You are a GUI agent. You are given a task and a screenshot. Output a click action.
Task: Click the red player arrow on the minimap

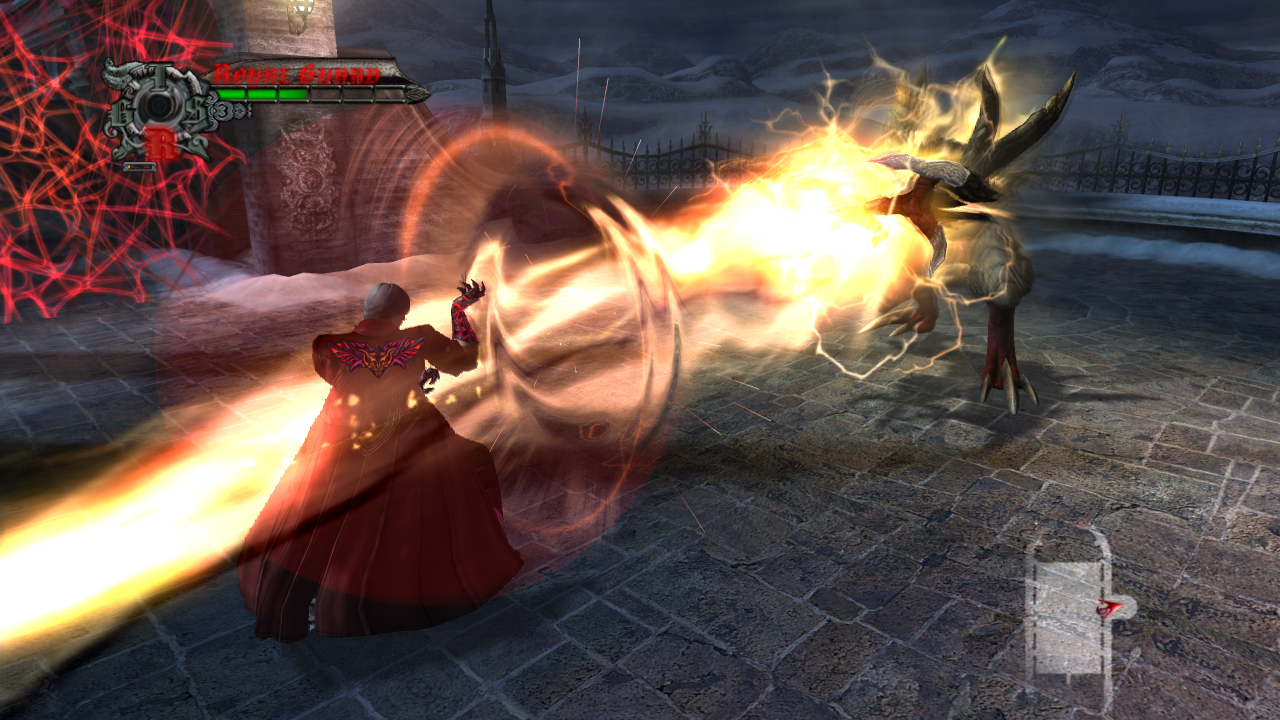point(1108,607)
